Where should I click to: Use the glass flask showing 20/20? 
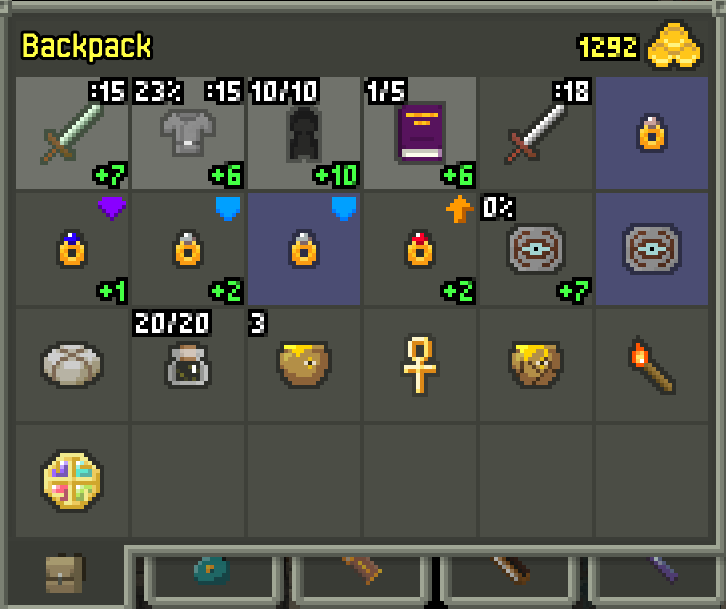[x=187, y=365]
